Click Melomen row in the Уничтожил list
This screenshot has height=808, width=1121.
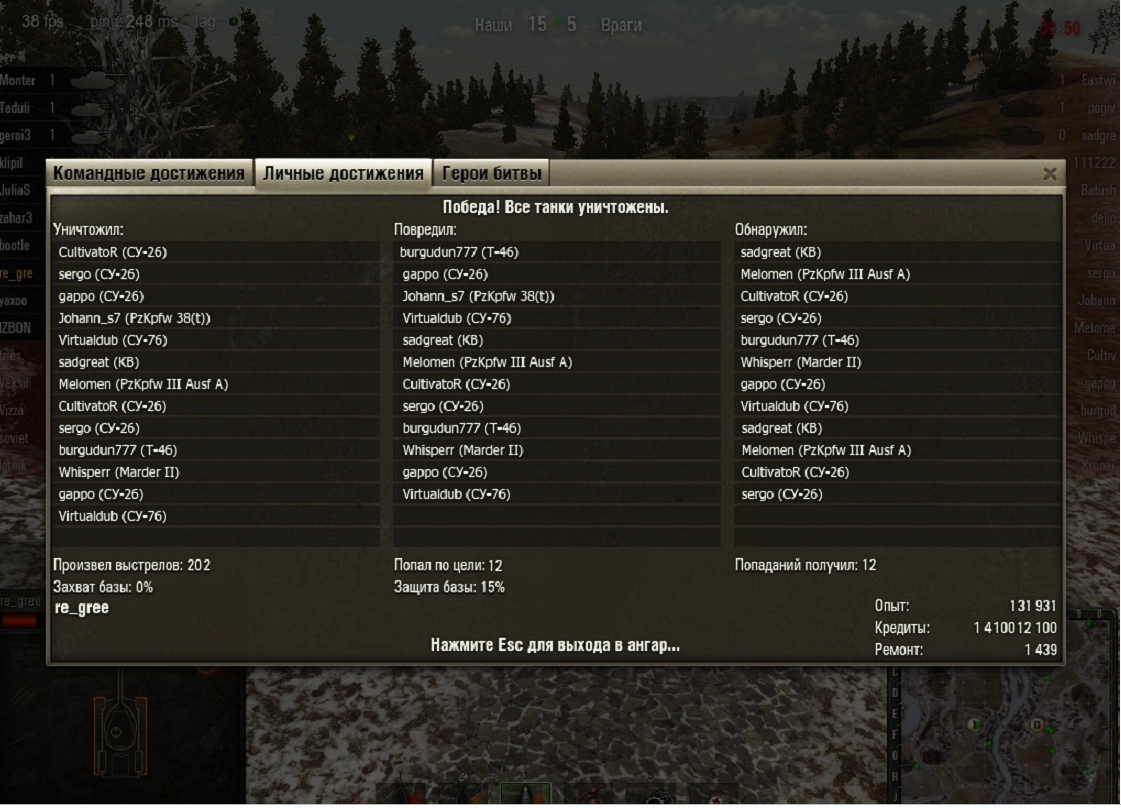click(143, 384)
